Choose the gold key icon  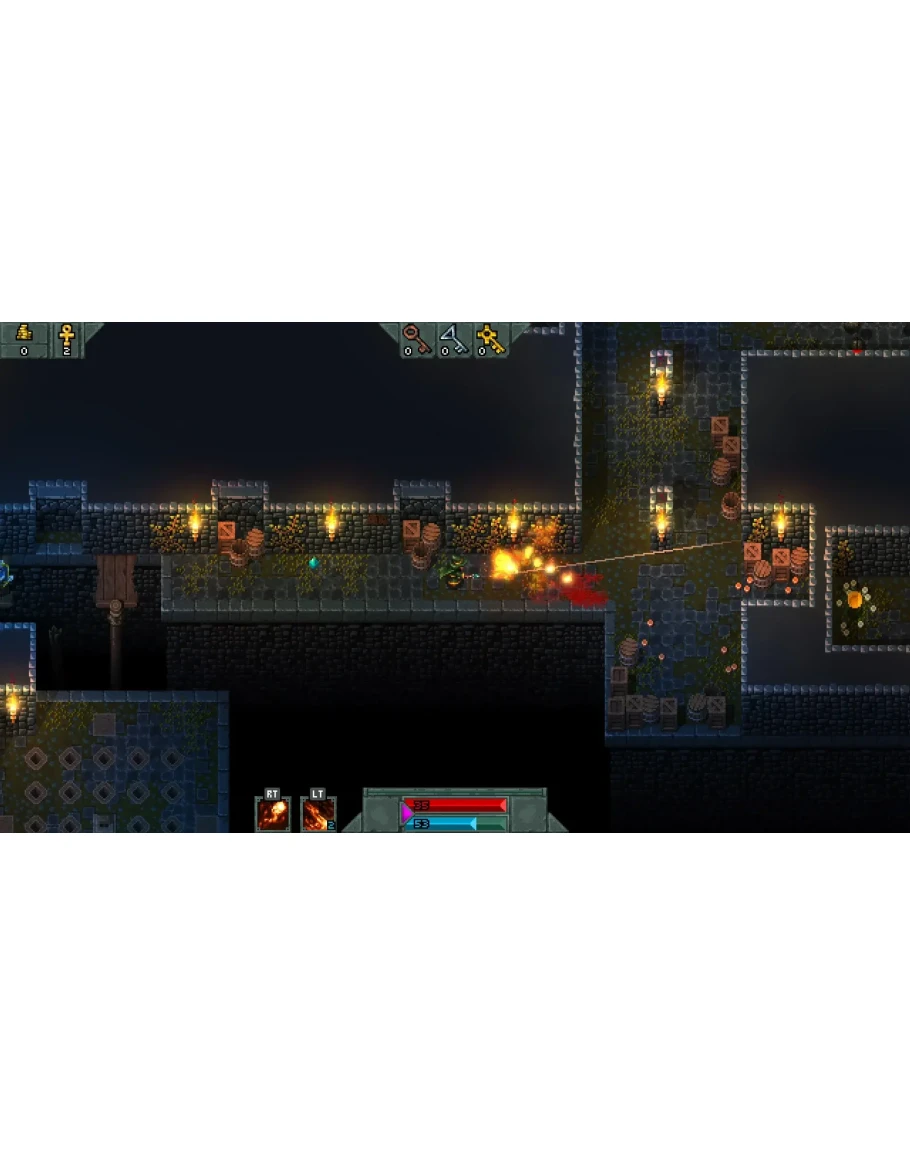click(489, 336)
